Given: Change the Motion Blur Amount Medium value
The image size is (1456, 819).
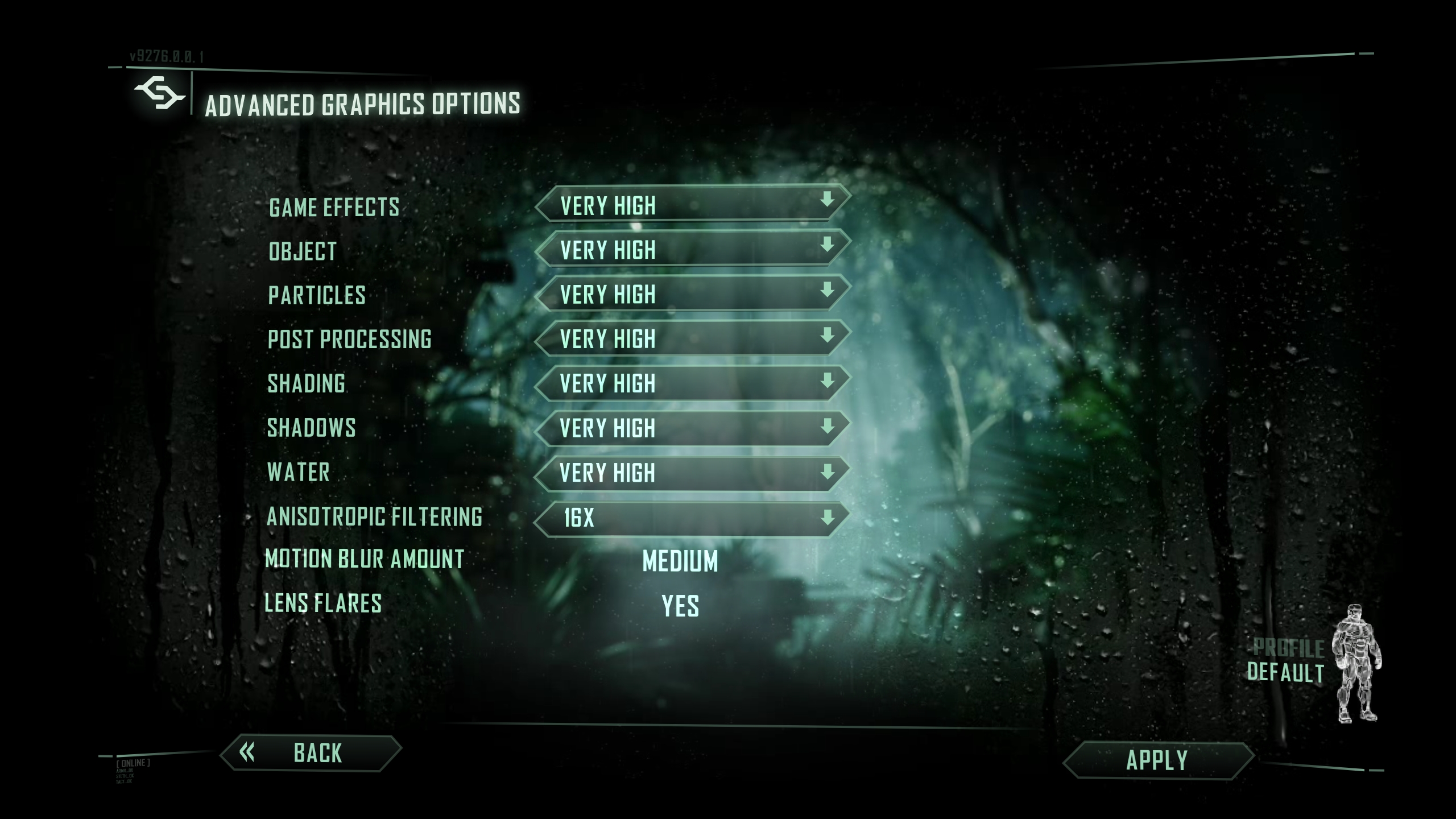Looking at the screenshot, I should click(x=680, y=561).
